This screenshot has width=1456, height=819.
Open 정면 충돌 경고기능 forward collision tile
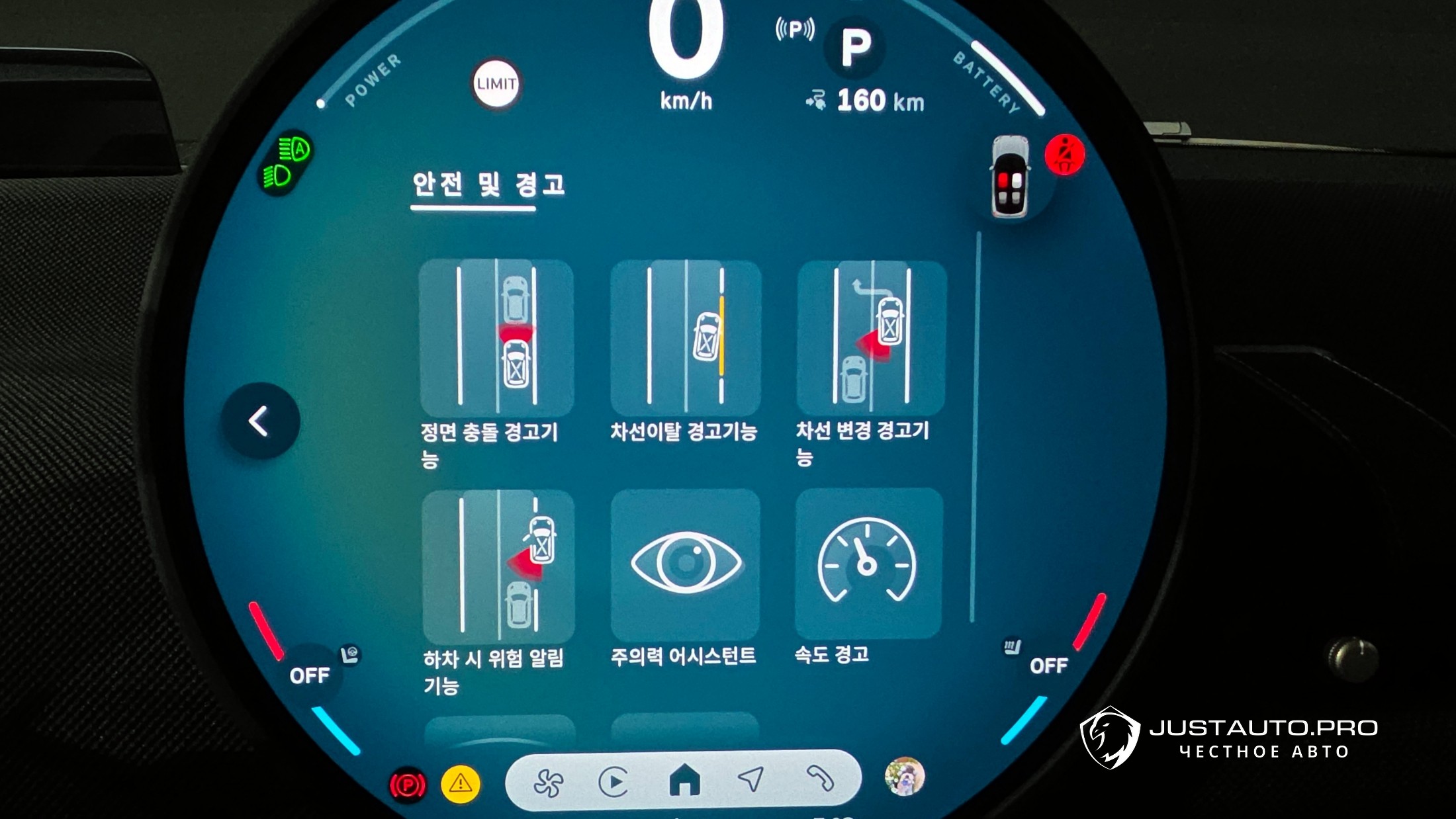coord(496,337)
